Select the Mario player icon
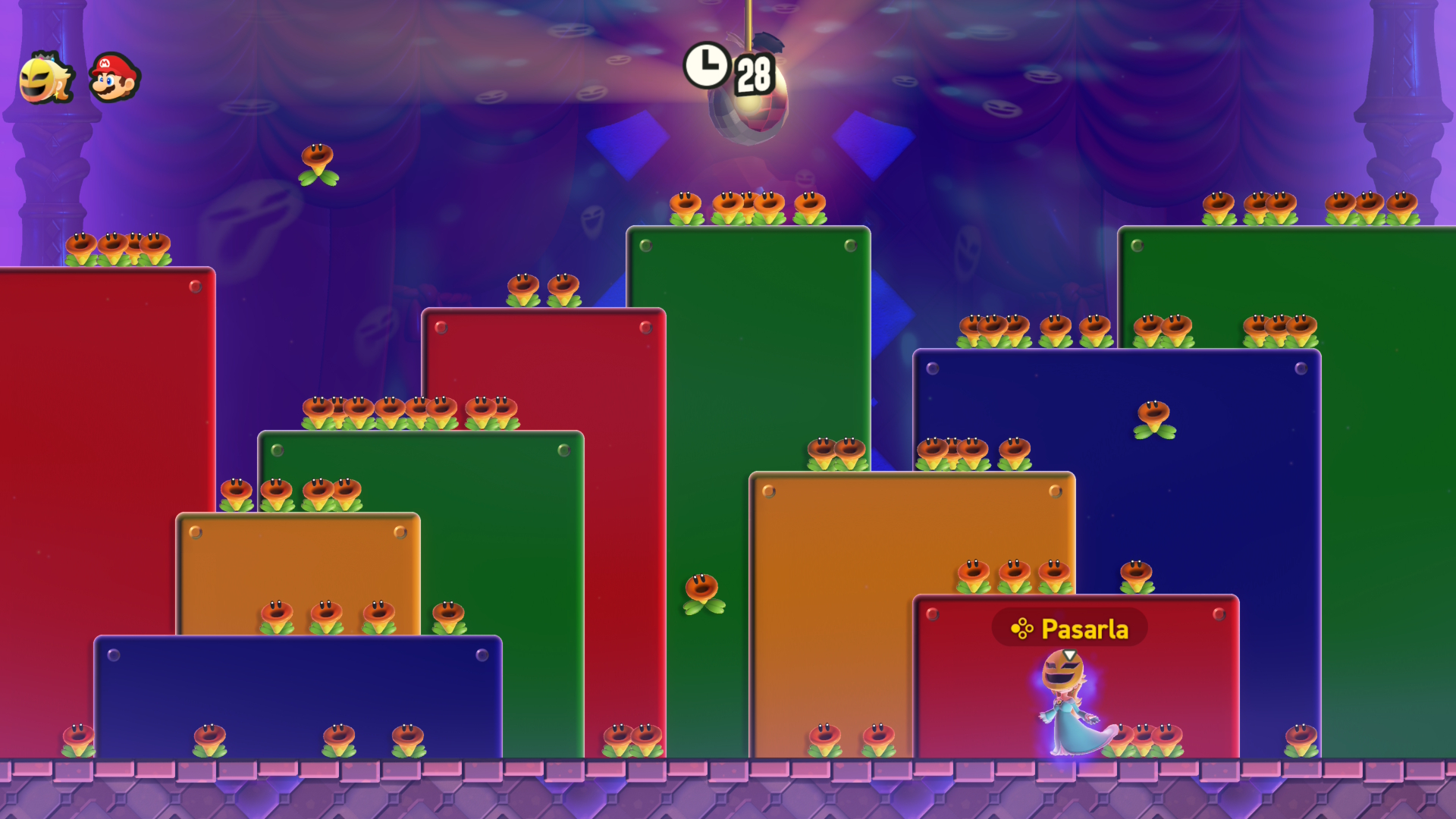The image size is (1456, 819). click(x=114, y=77)
